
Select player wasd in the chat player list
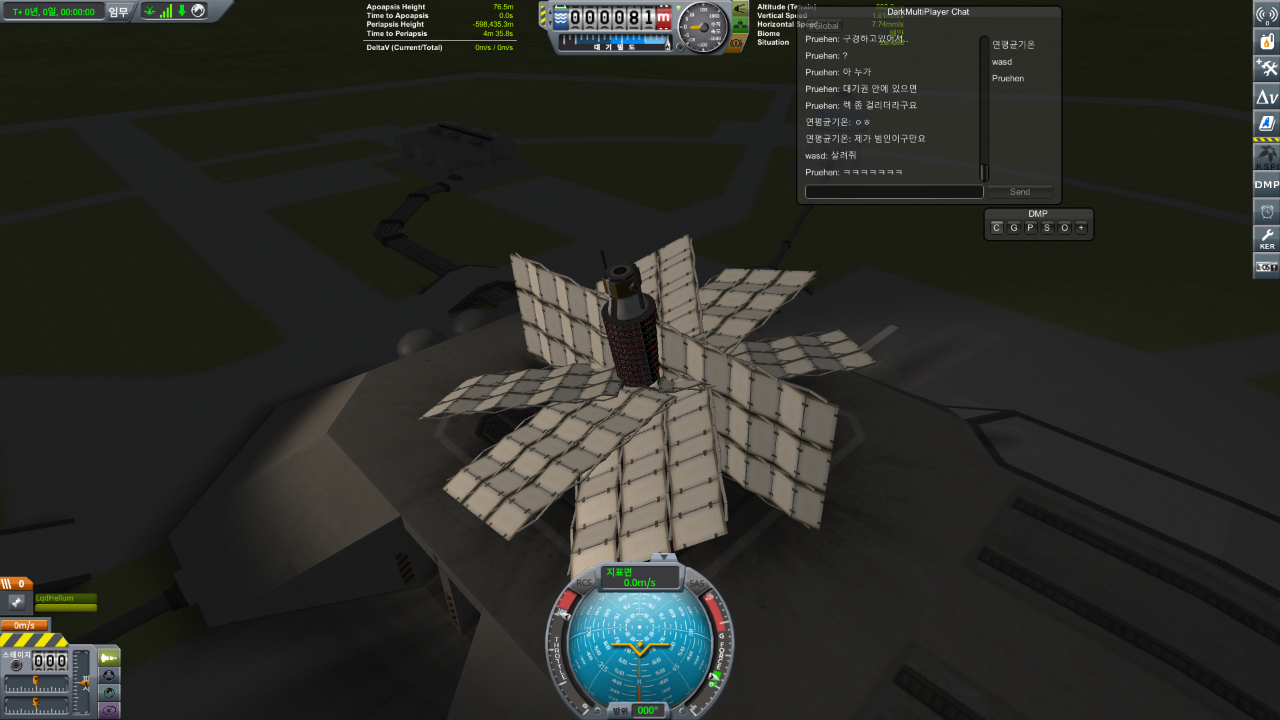click(x=1001, y=62)
